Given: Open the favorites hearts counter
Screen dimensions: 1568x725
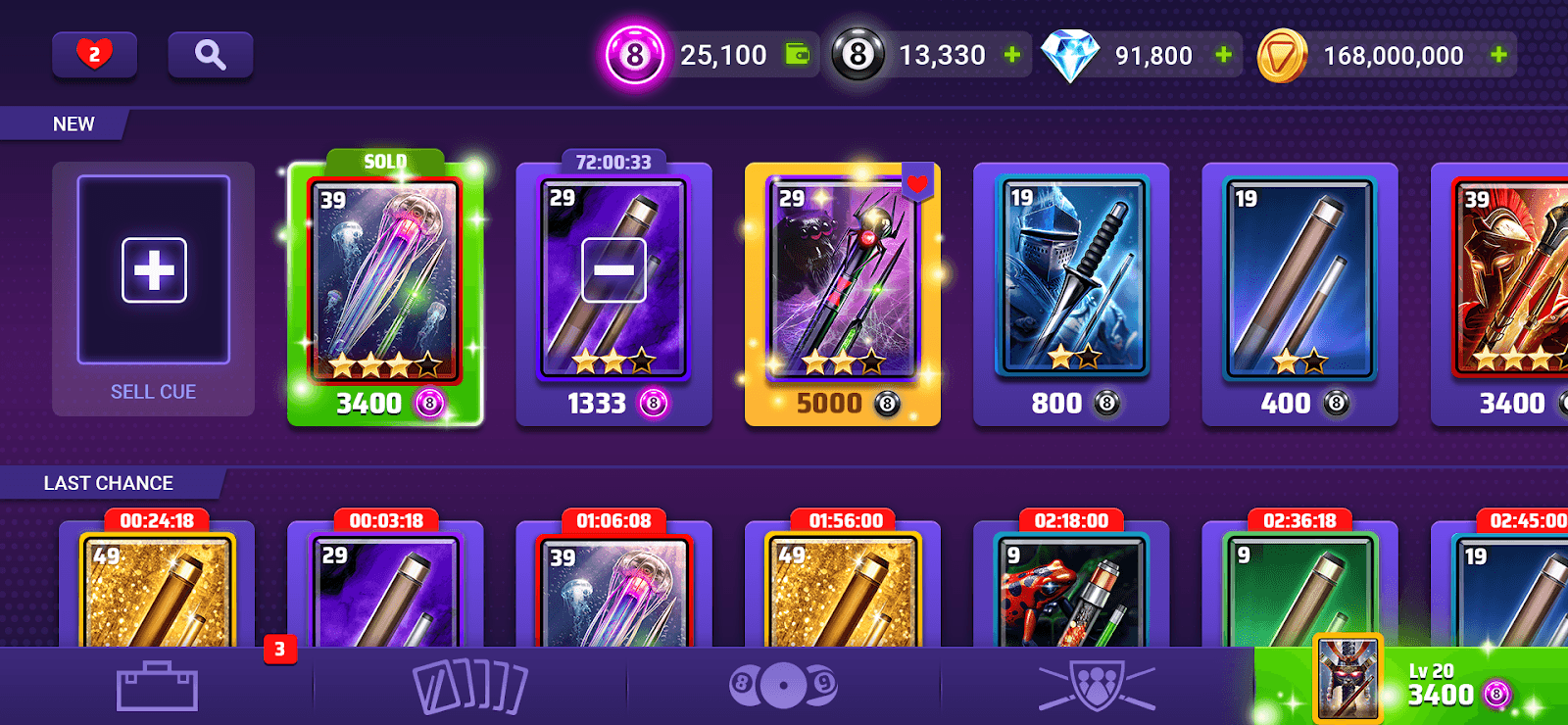Looking at the screenshot, I should (x=94, y=54).
